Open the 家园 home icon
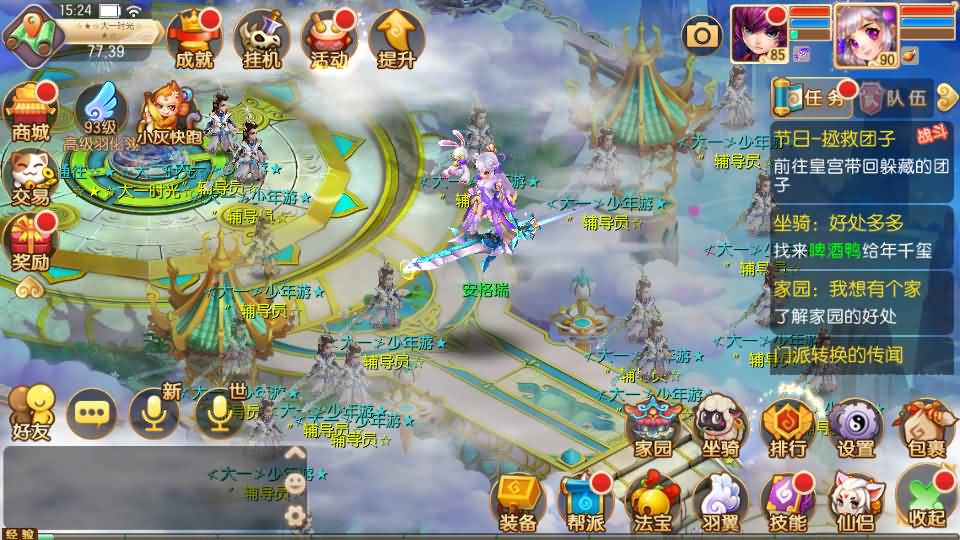960x540 pixels. point(654,428)
